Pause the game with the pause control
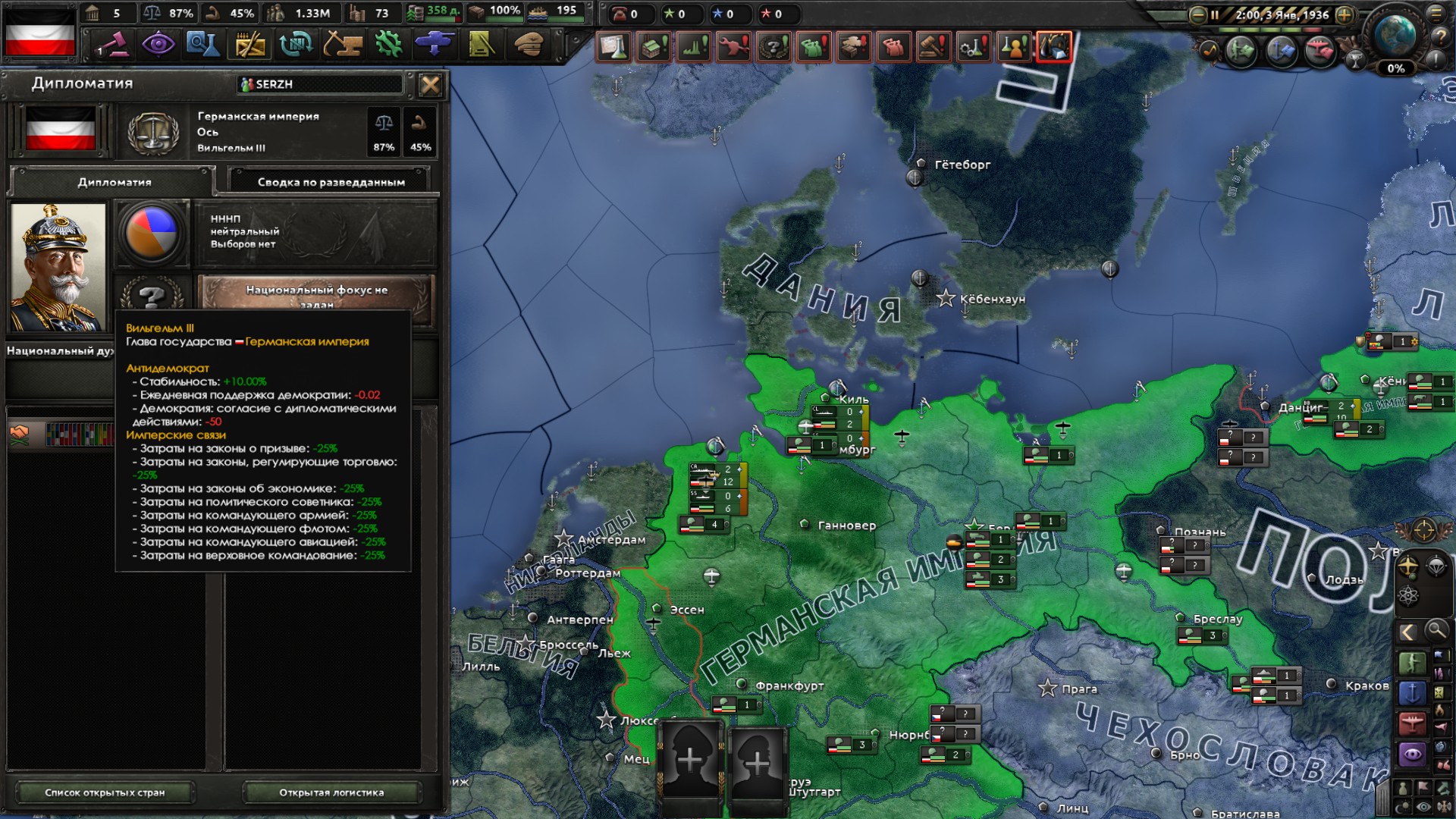 click(x=1215, y=14)
